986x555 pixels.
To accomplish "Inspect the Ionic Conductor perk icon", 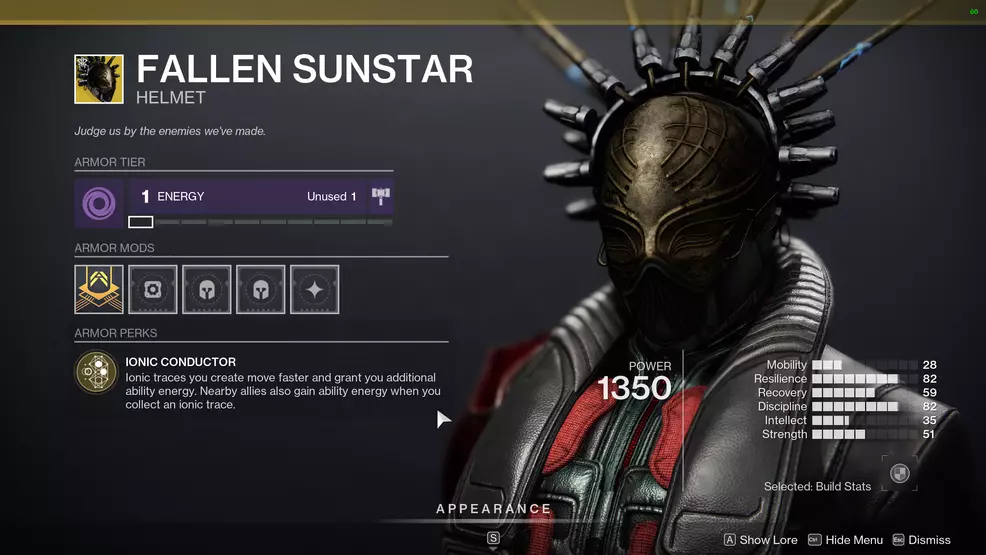I will pyautogui.click(x=97, y=372).
